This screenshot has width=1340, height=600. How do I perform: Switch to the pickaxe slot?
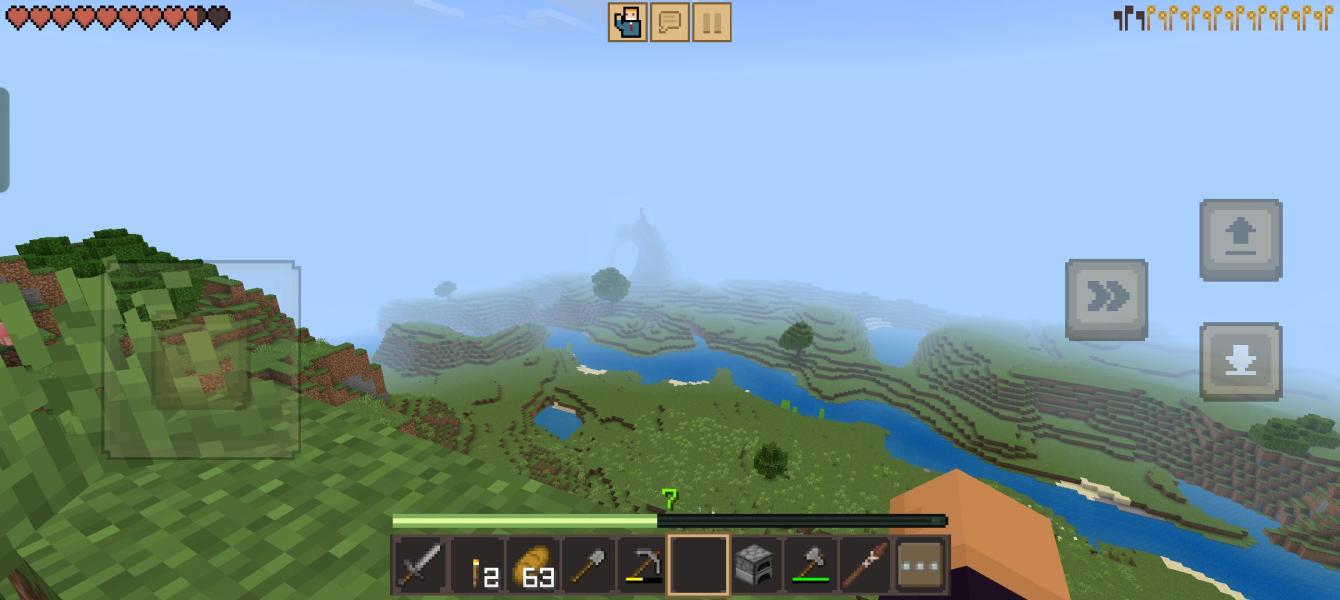click(643, 566)
